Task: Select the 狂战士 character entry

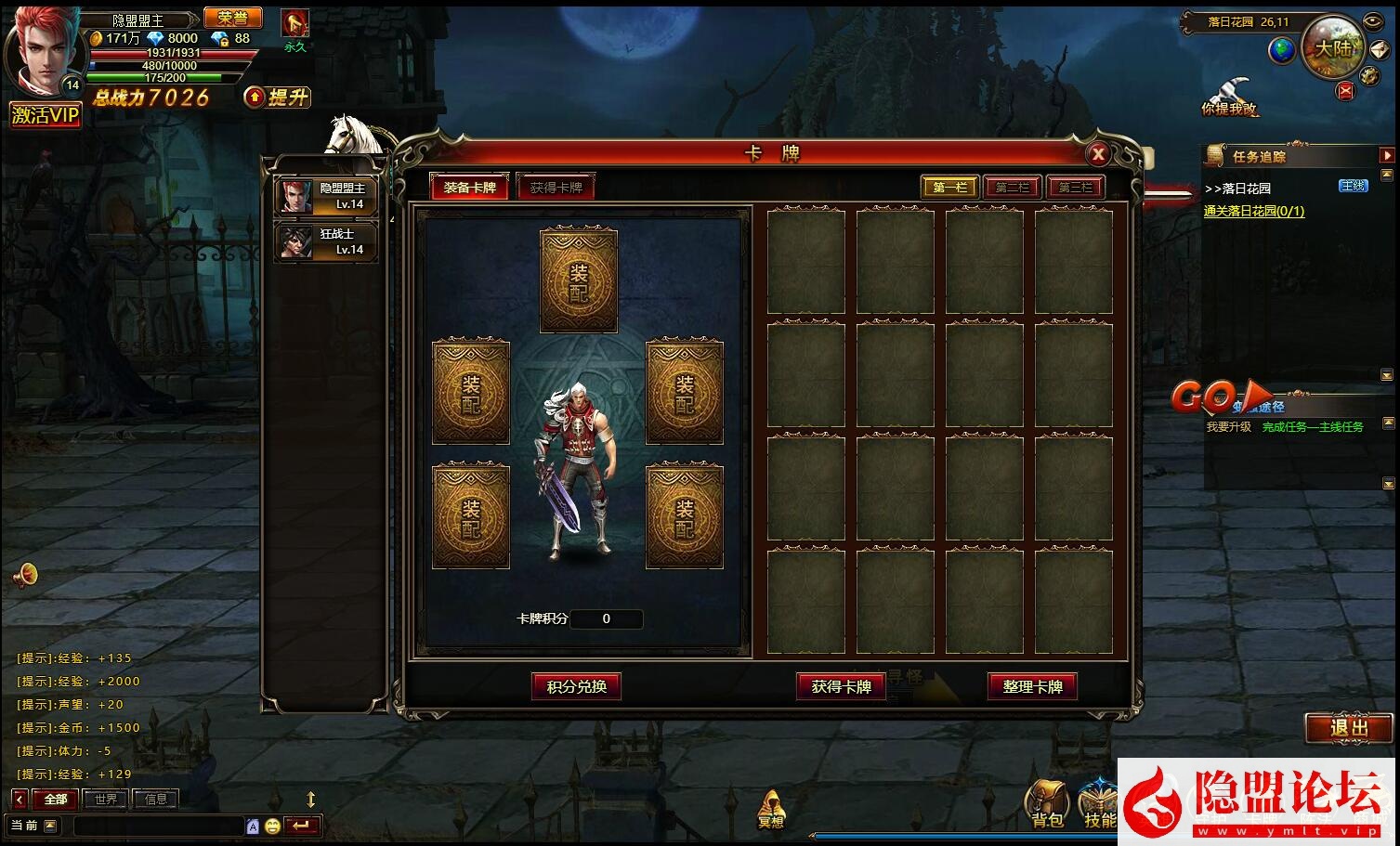Action: coord(327,241)
